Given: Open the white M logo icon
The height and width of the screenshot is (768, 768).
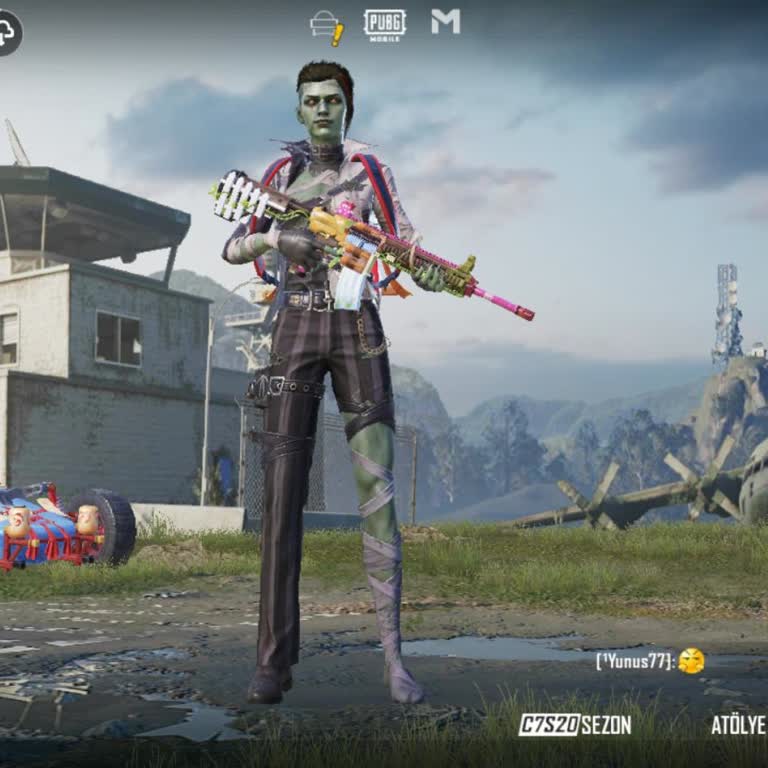Looking at the screenshot, I should coord(445,22).
